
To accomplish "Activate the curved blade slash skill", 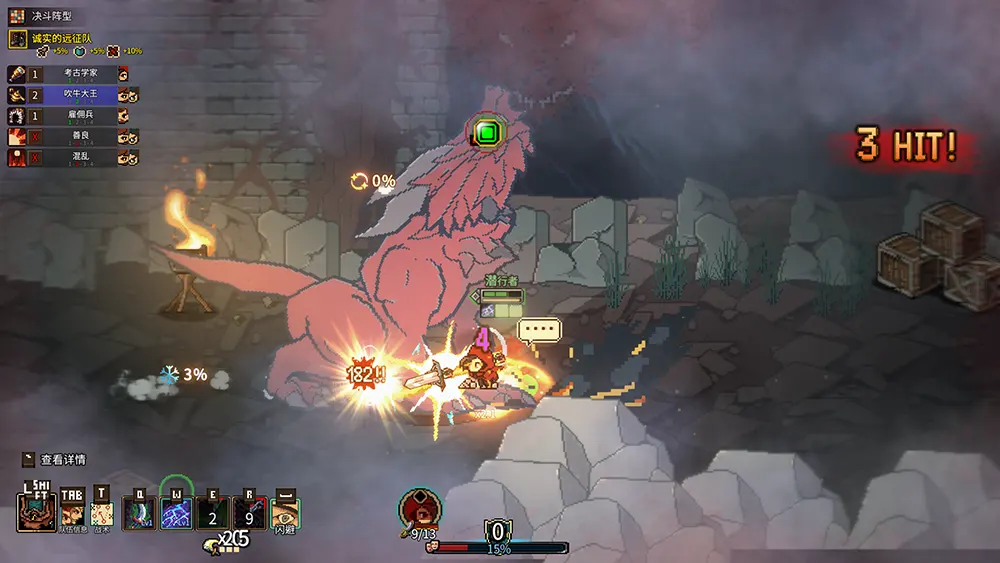I will (138, 514).
